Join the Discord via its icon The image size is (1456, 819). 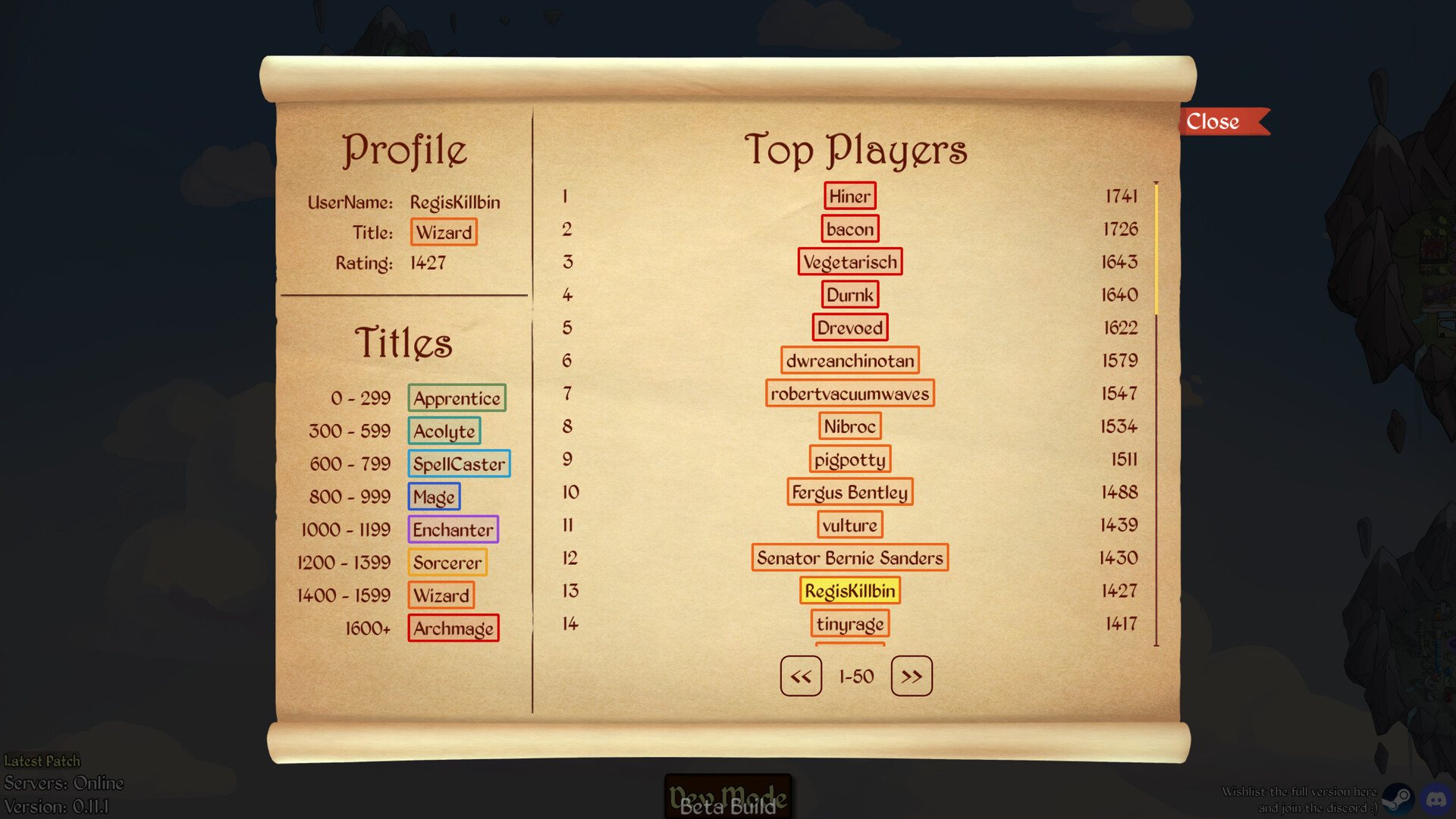coord(1436,799)
